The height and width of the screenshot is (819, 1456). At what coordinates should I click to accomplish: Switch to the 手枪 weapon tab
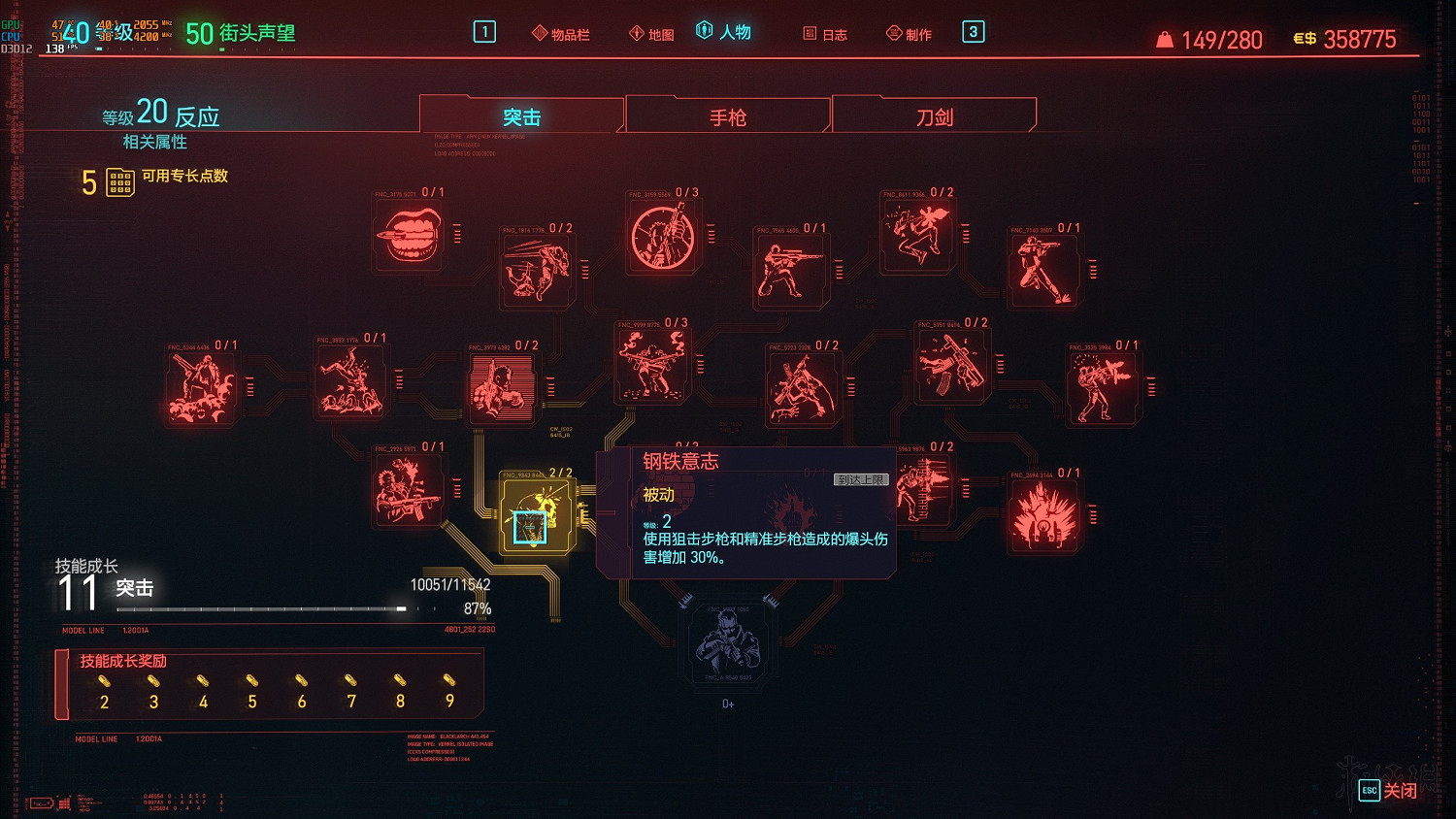click(726, 116)
